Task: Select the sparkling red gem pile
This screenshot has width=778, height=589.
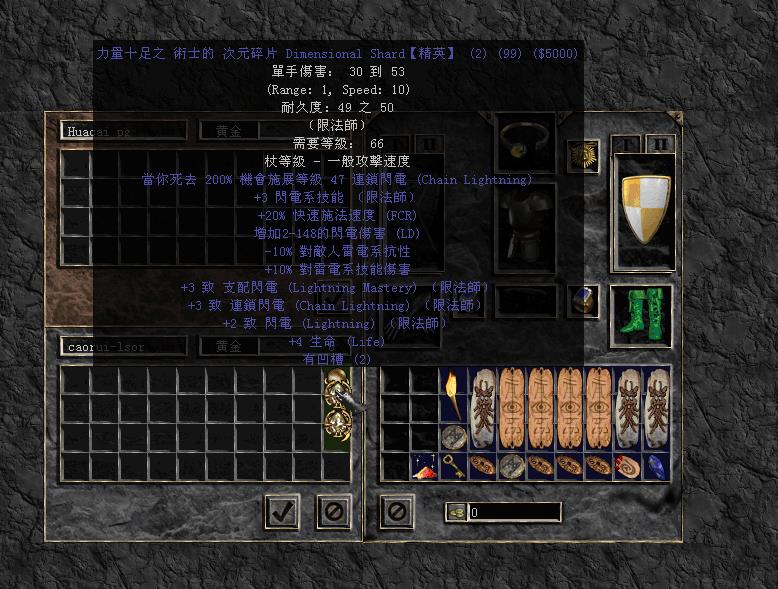Action: pyautogui.click(x=424, y=466)
